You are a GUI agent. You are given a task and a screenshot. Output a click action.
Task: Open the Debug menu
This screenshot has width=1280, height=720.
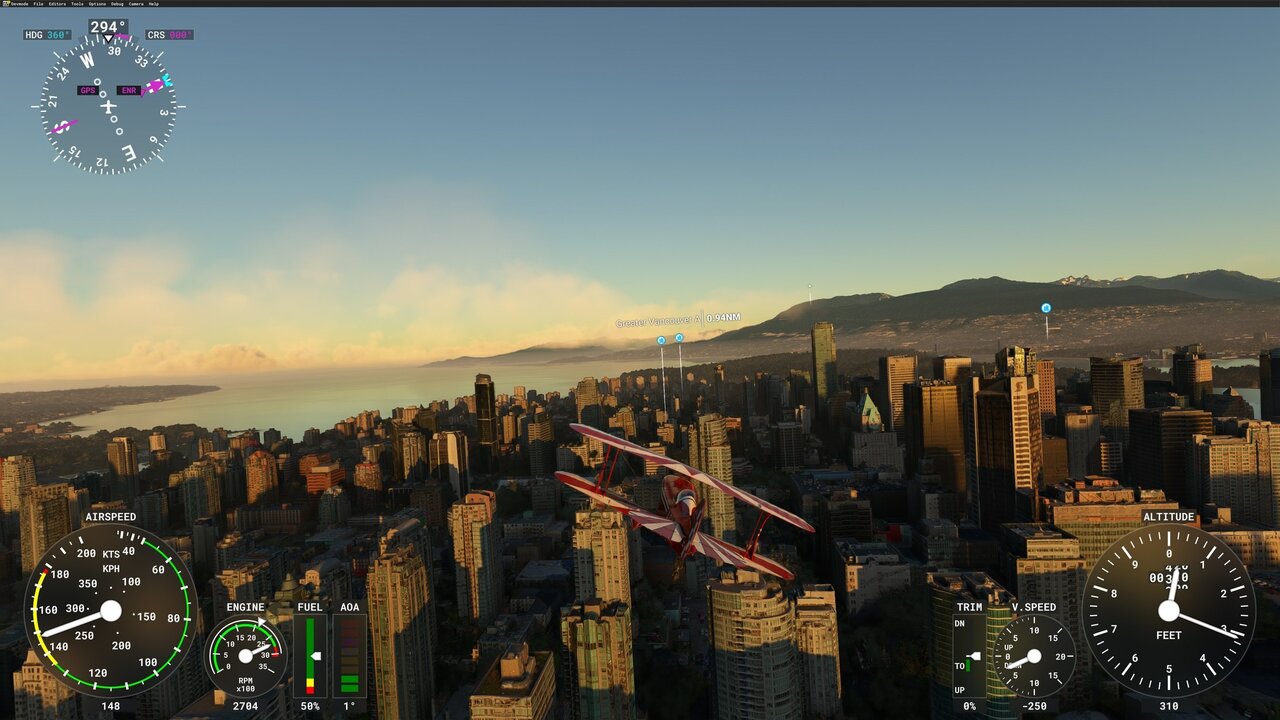click(117, 4)
